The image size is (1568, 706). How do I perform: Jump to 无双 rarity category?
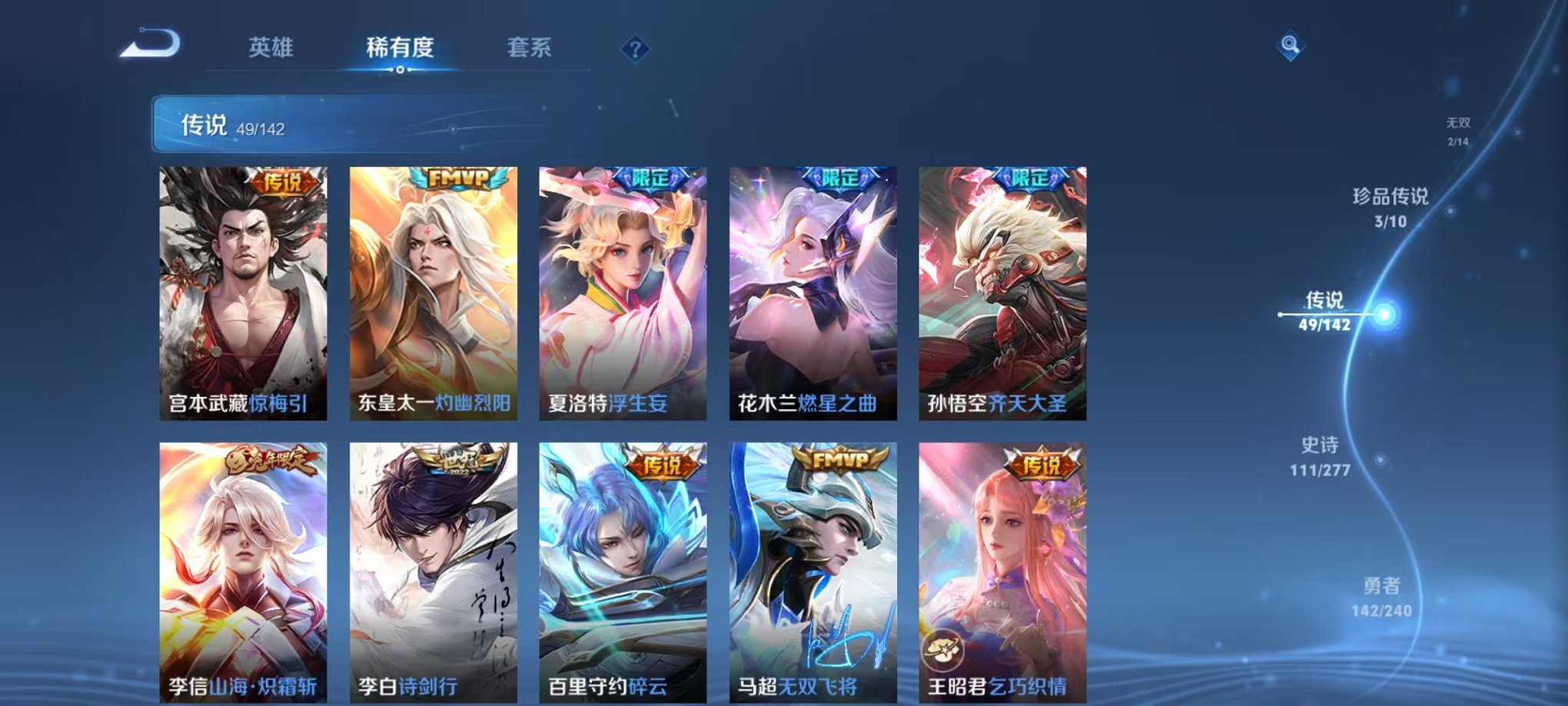pyautogui.click(x=1458, y=129)
